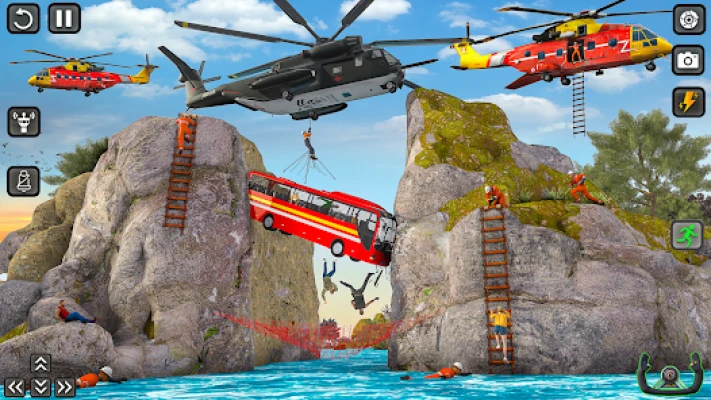Viewport: 711px width, 400px height.
Task: Restart the level with the circular arrow button
Action: coord(23,18)
